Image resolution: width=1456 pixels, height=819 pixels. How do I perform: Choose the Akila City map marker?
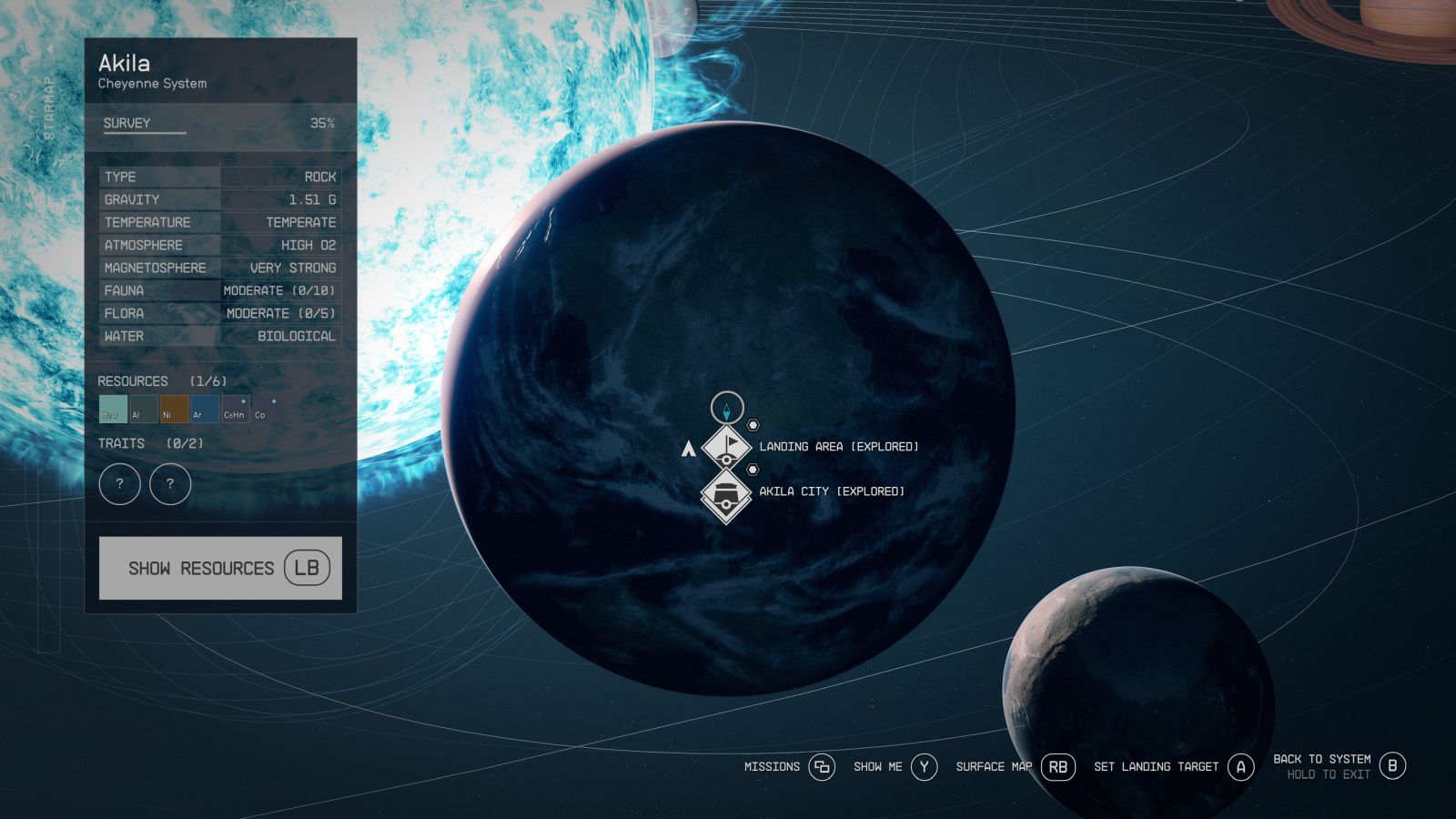[x=726, y=495]
